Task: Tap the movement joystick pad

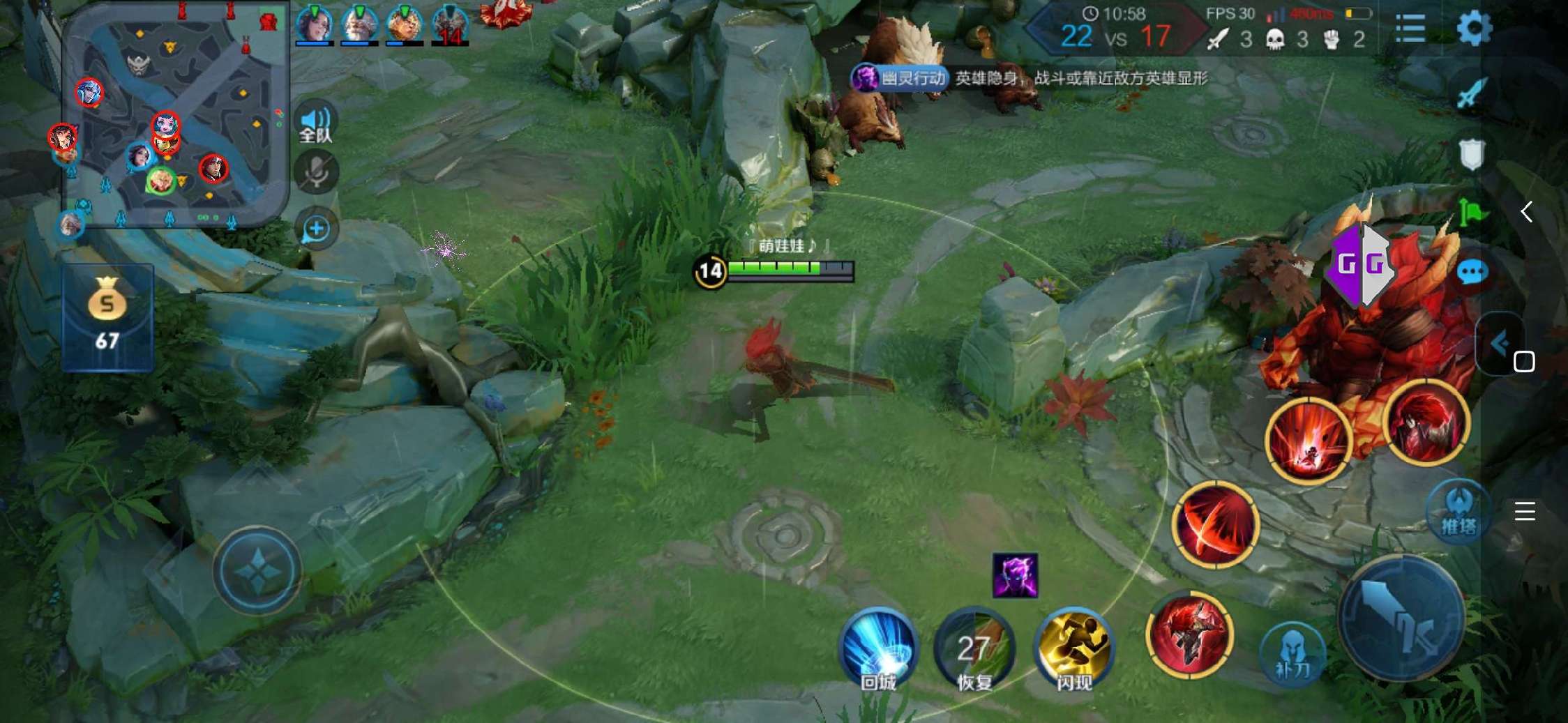Action: point(257,570)
